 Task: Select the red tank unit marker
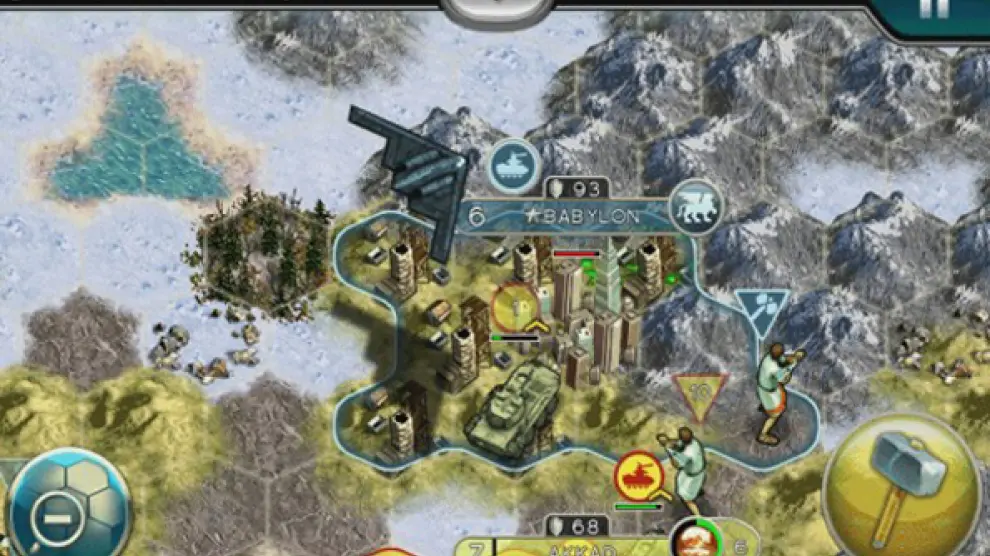[640, 476]
